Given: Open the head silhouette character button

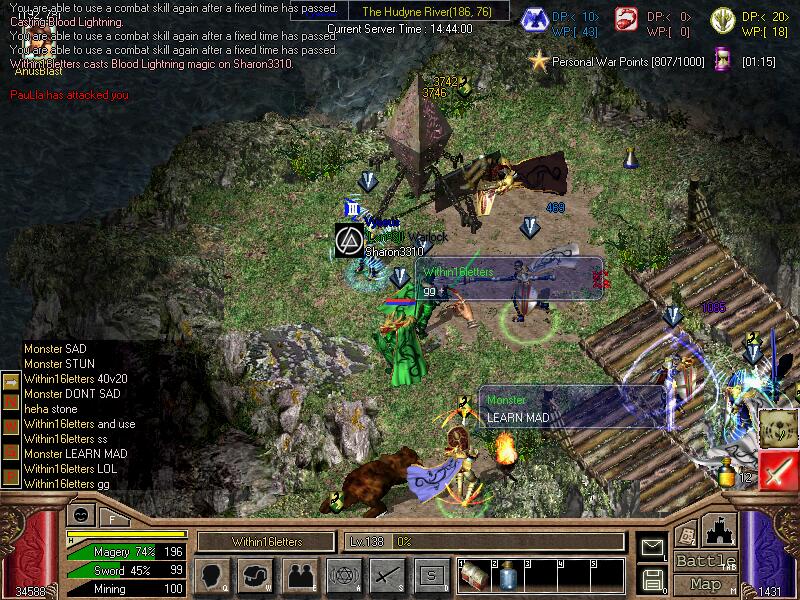Looking at the screenshot, I should [x=212, y=575].
